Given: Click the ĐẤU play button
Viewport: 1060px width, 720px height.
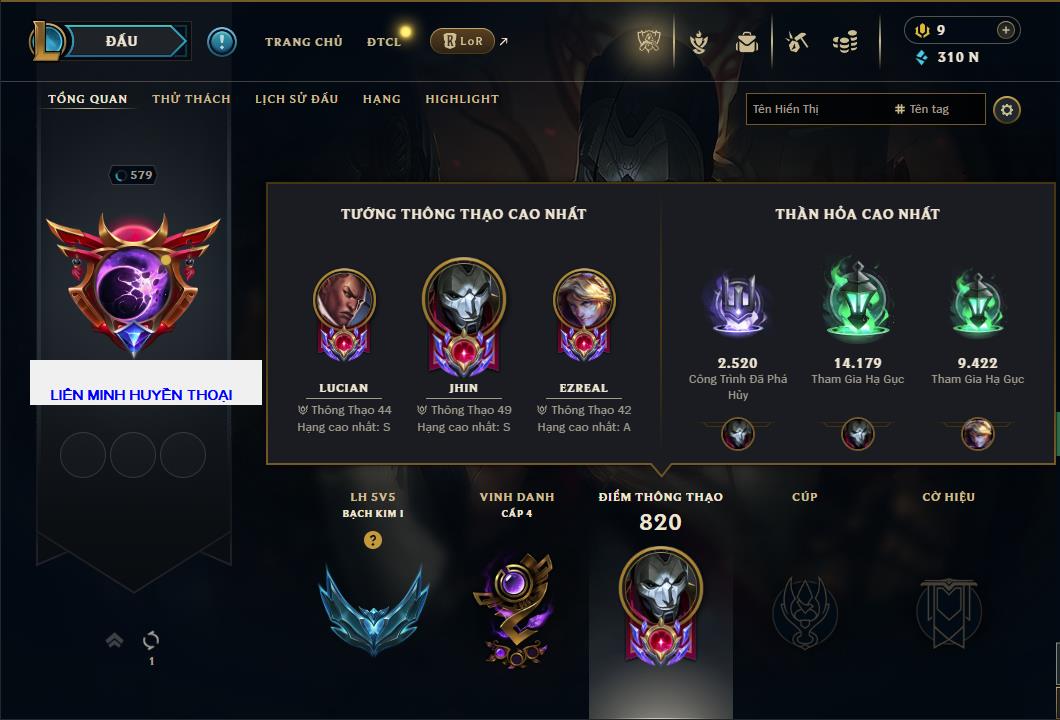Looking at the screenshot, I should click(x=121, y=41).
